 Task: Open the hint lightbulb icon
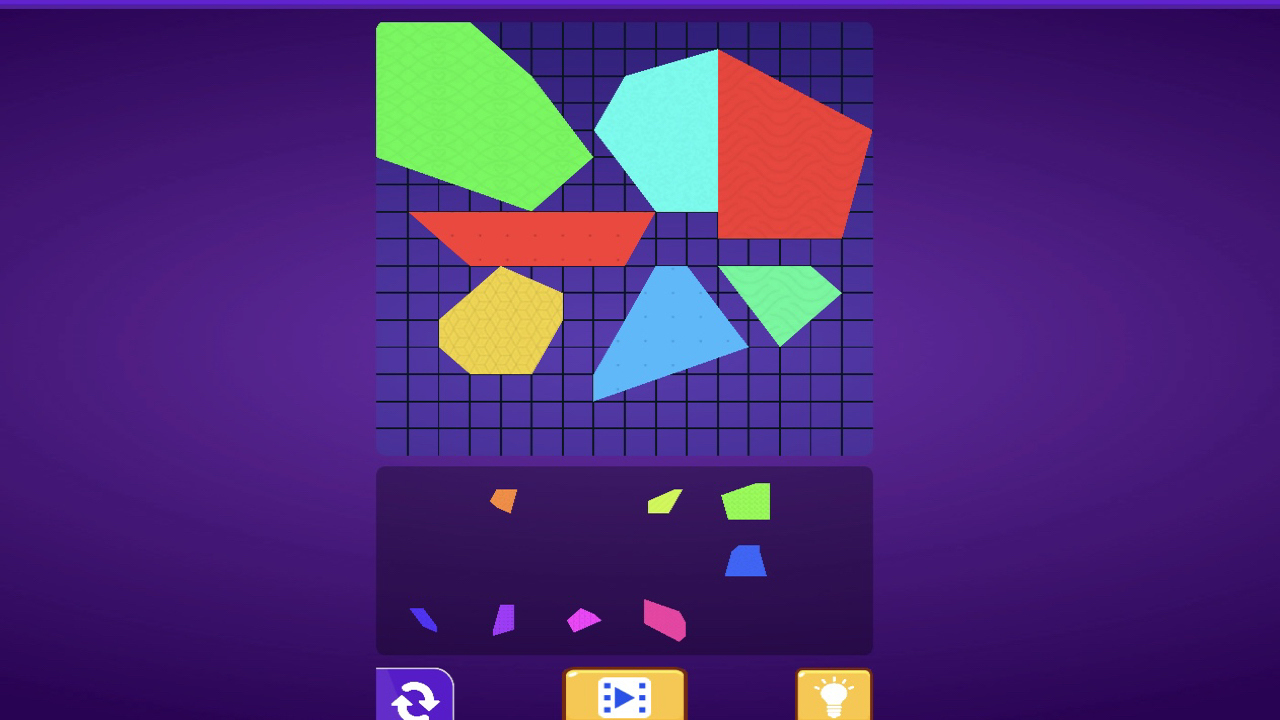point(833,695)
